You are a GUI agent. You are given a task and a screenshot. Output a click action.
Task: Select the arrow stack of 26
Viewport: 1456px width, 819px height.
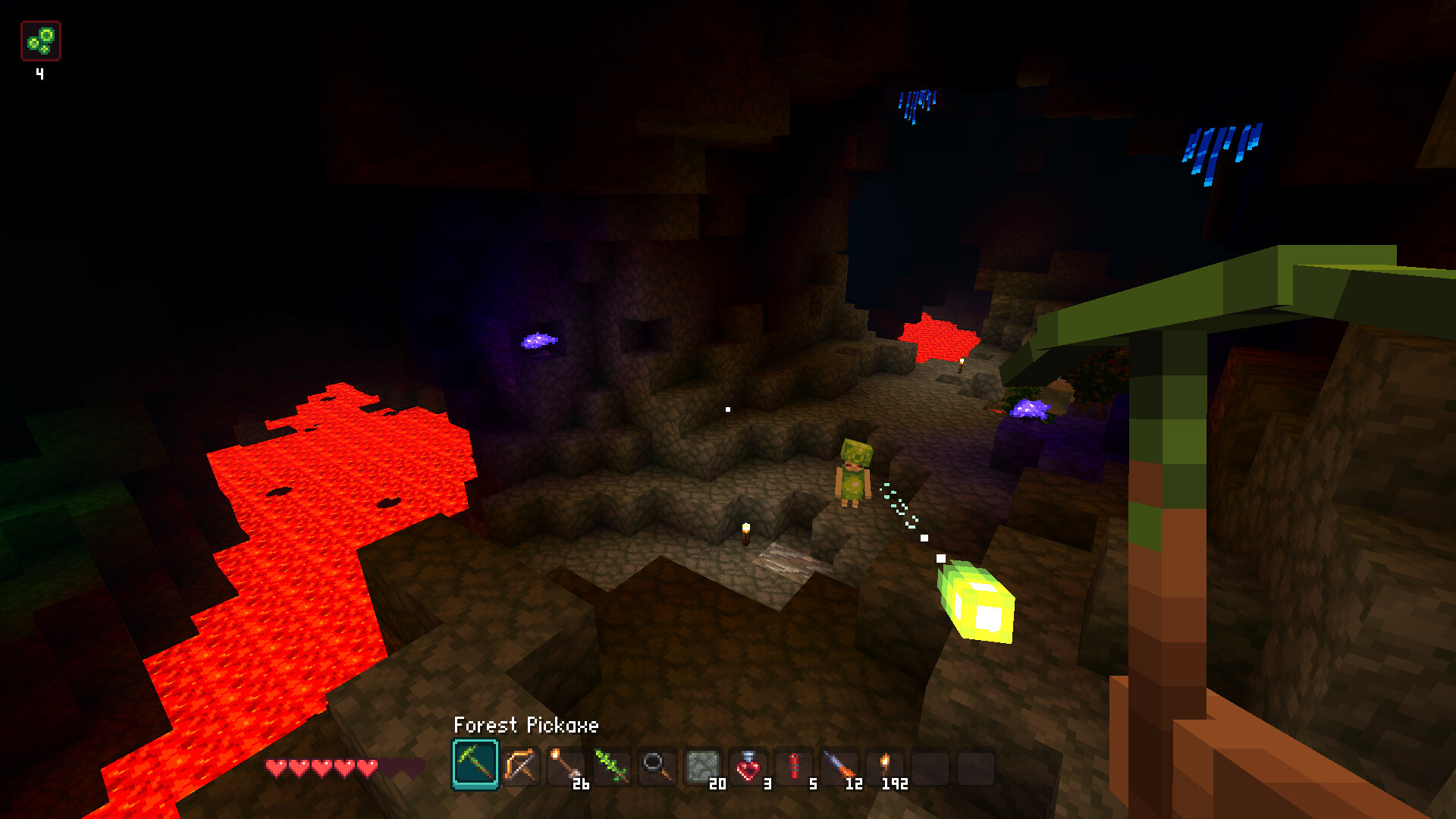566,766
